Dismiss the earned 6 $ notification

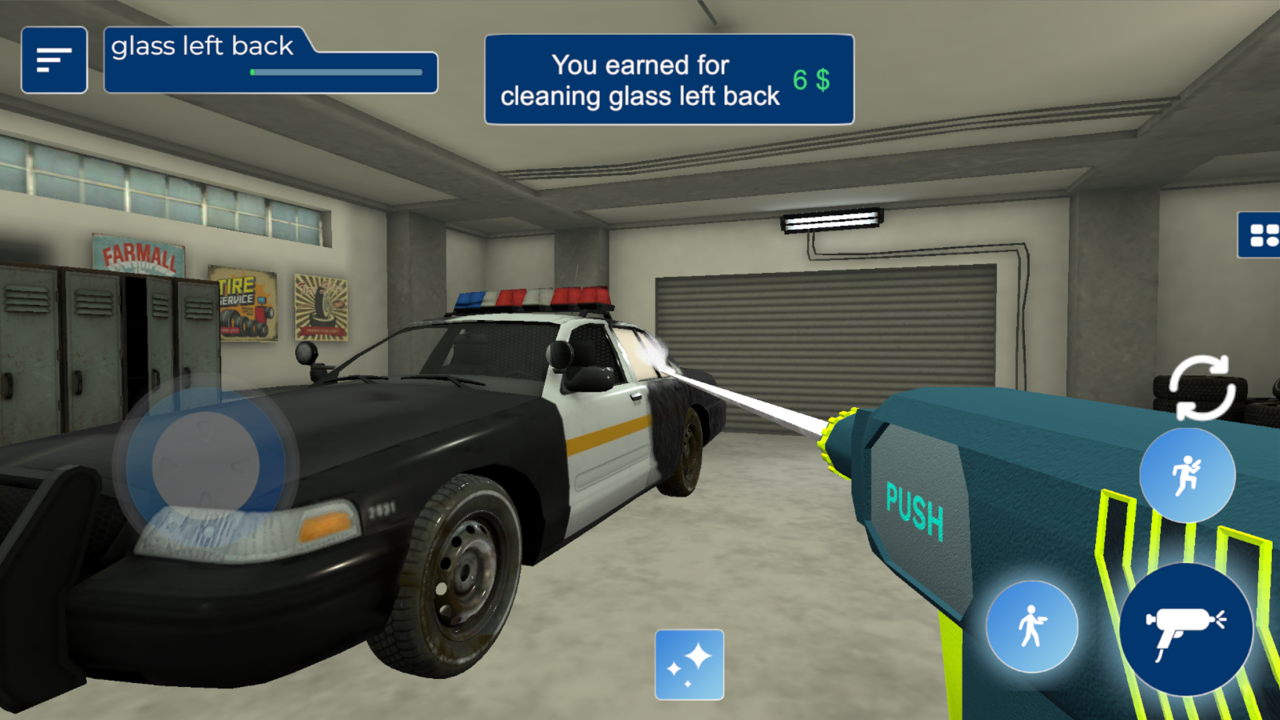coord(669,79)
